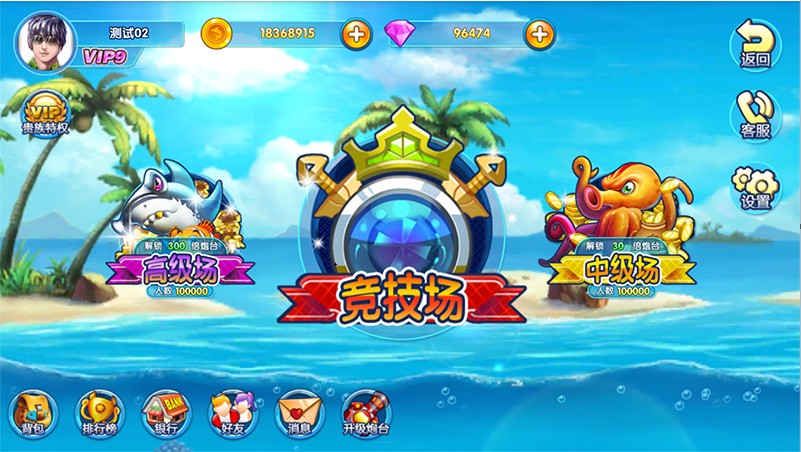
Task: Check the 消息 messages envelope
Action: click(x=300, y=413)
